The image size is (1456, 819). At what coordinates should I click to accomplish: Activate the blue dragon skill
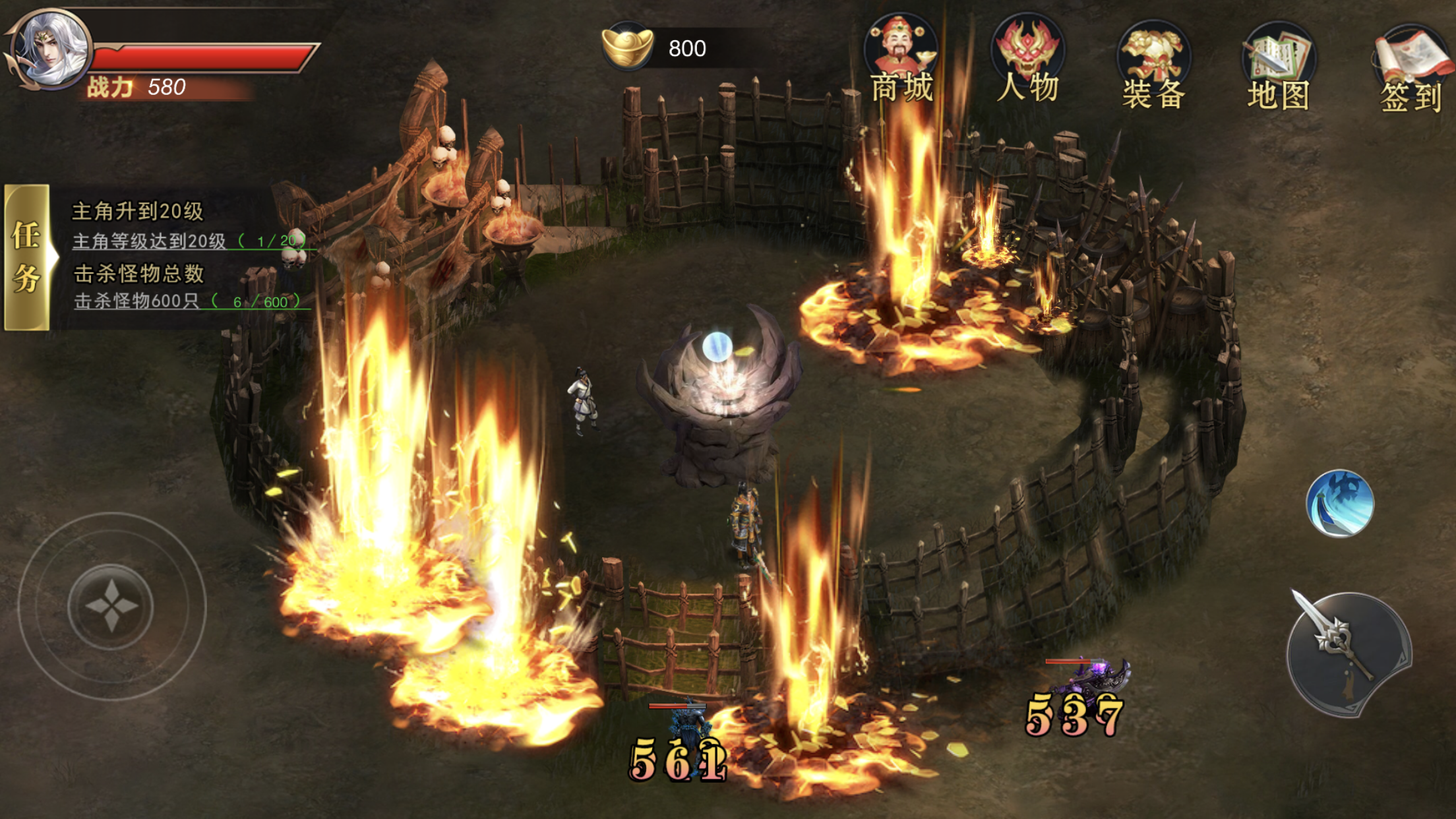(x=1340, y=504)
